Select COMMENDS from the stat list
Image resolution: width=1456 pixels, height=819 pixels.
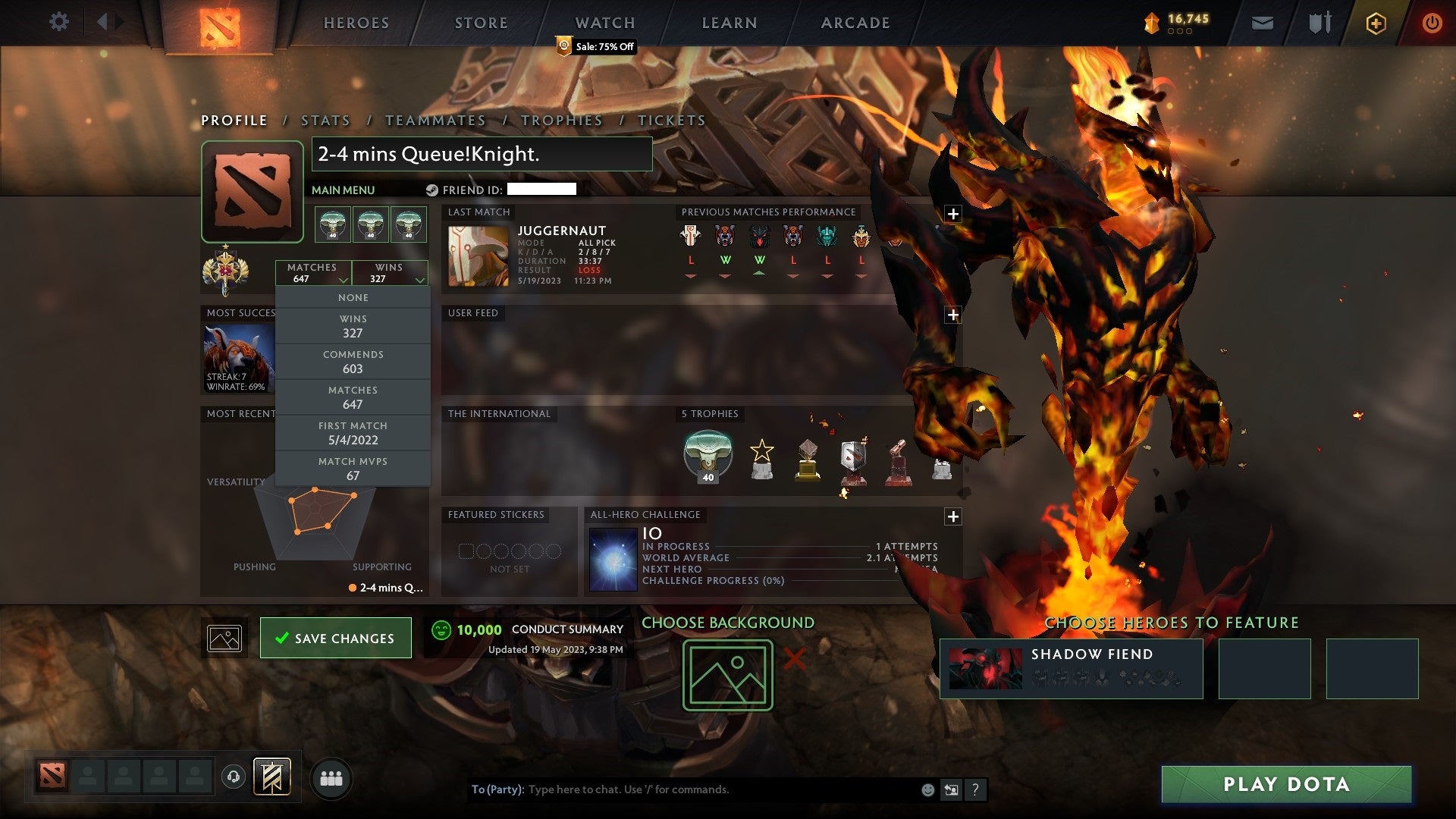pos(353,361)
